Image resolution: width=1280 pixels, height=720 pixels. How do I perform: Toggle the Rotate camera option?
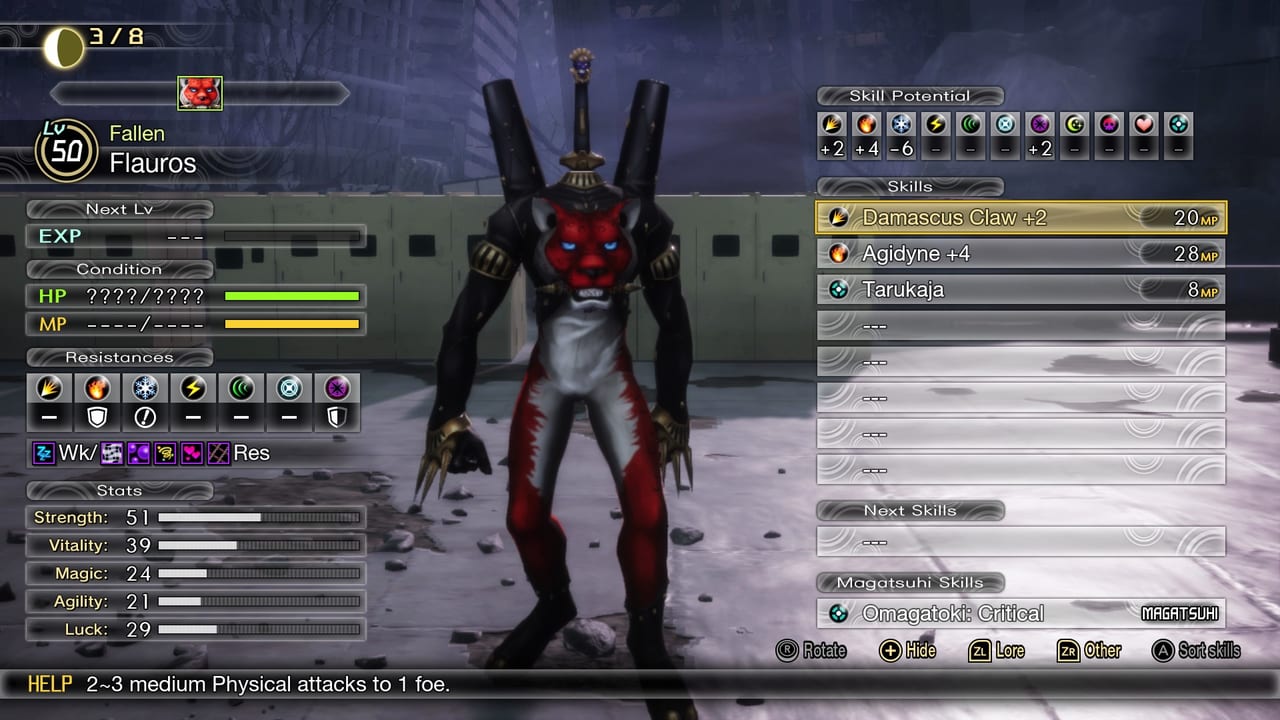tap(810, 651)
